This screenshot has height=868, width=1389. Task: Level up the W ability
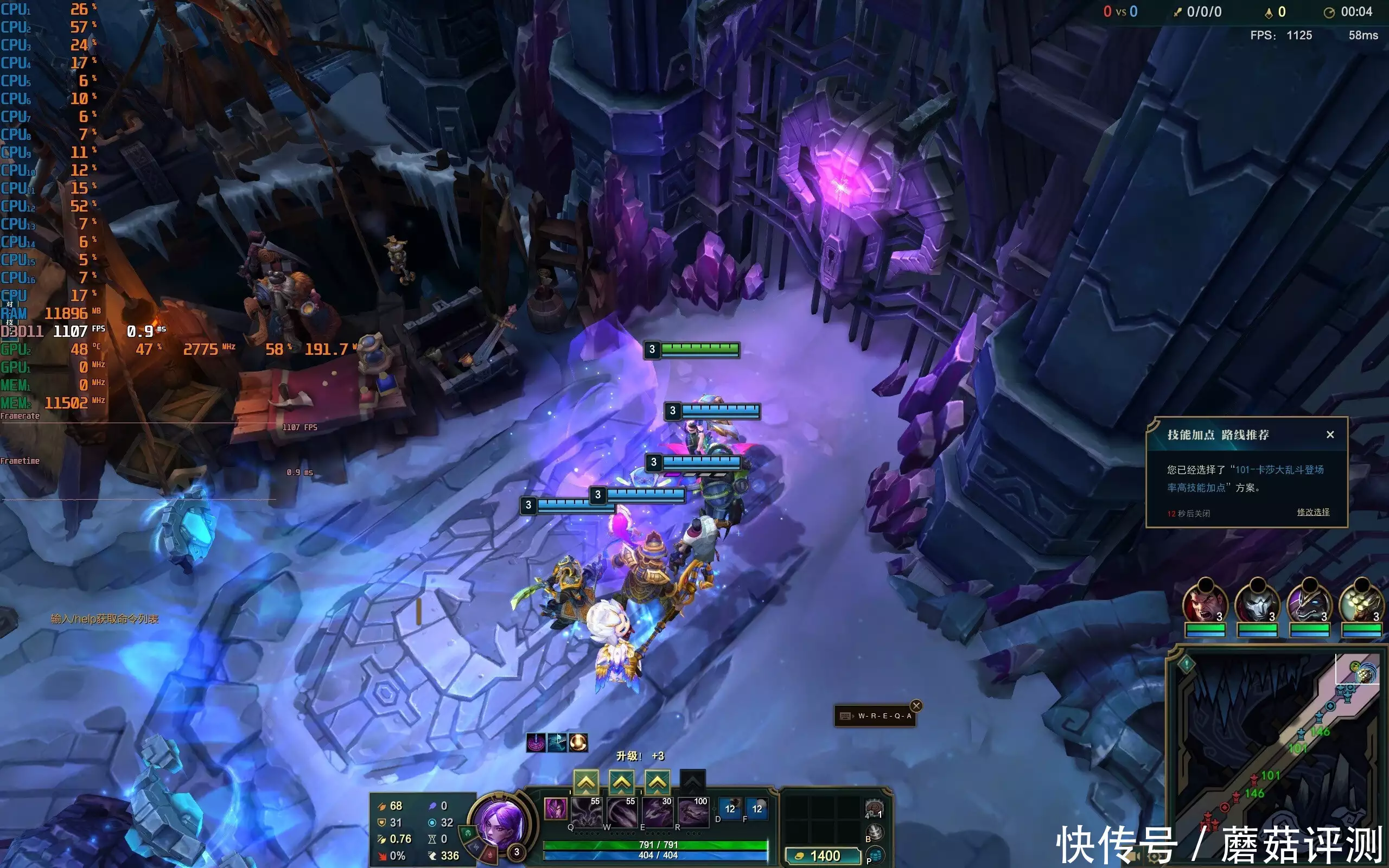tap(622, 782)
